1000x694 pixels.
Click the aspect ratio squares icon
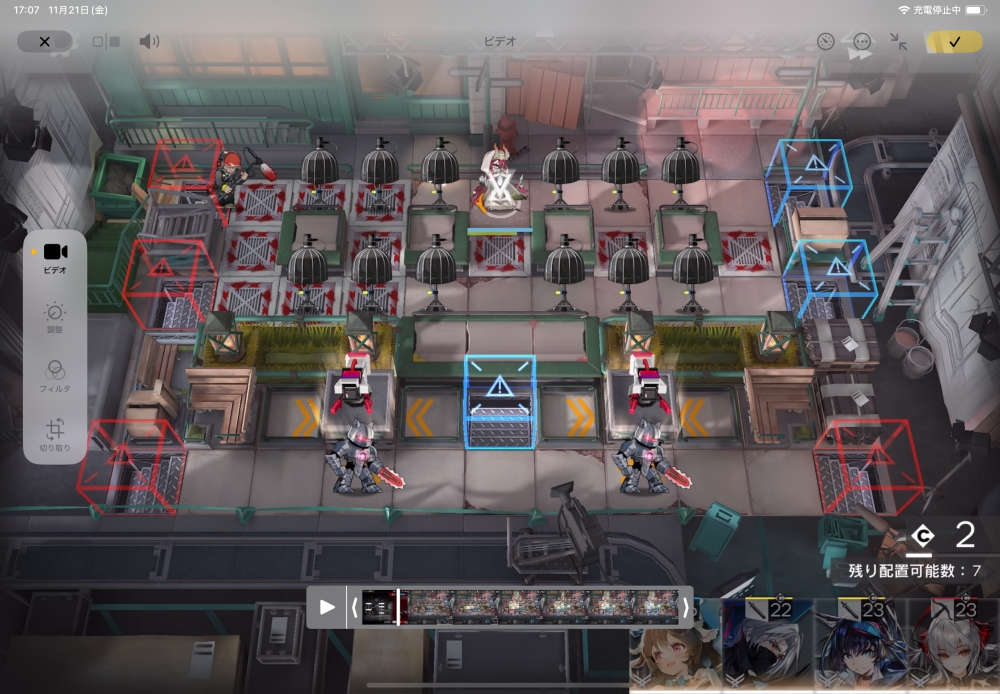(106, 42)
